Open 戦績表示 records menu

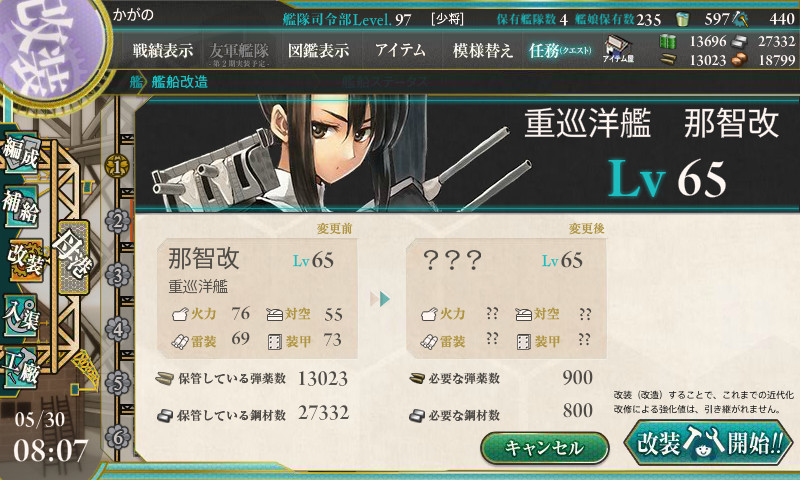click(163, 50)
